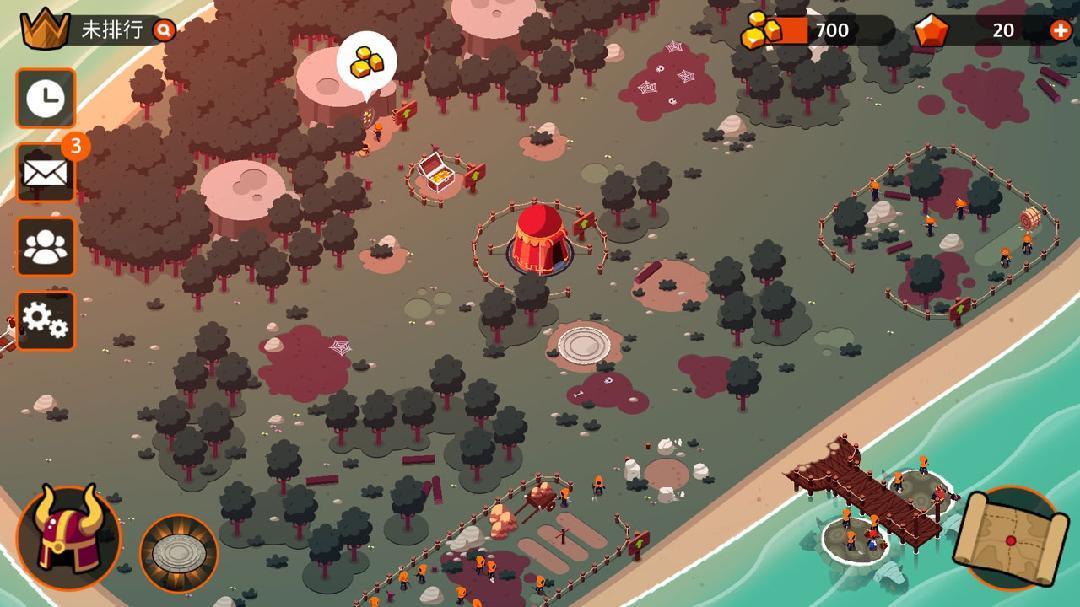Open the parchment world map
Image resolution: width=1080 pixels, height=607 pixels.
point(1011,538)
